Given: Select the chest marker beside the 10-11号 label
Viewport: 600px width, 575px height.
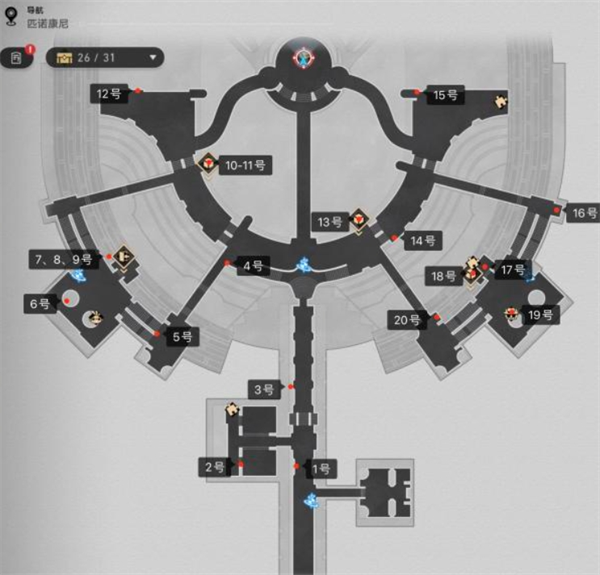Looking at the screenshot, I should tap(209, 162).
